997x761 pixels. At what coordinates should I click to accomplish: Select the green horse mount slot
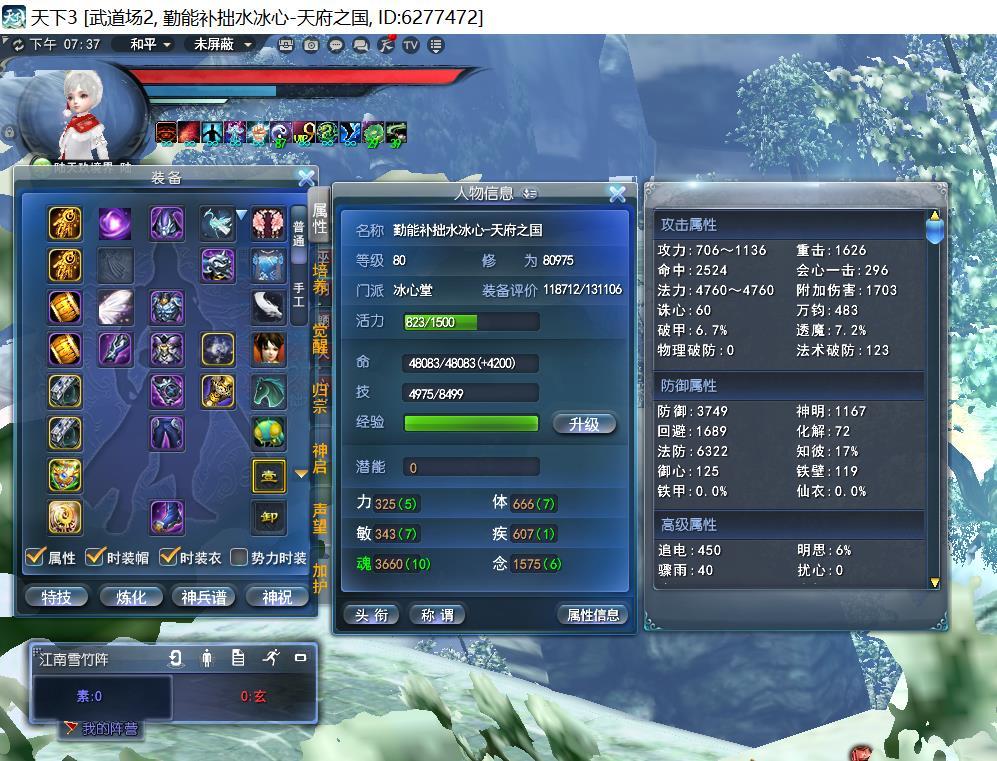point(268,392)
